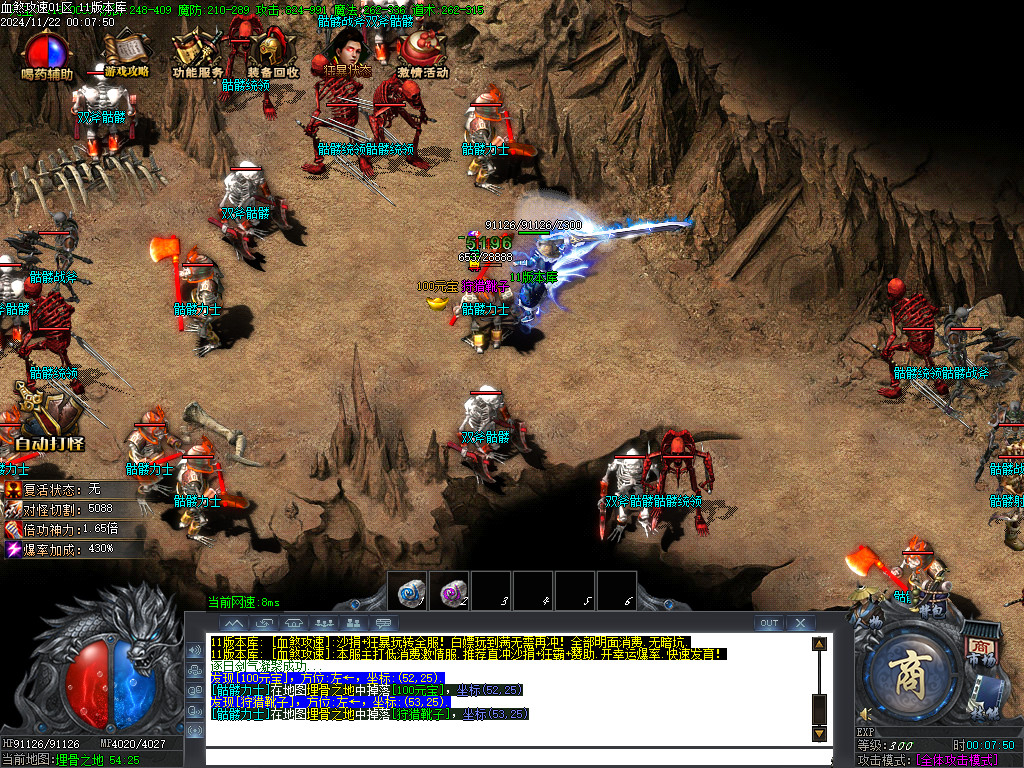Click the 狂暴状态 berserk status portrait
Screen dimensions: 1024x768
point(347,52)
